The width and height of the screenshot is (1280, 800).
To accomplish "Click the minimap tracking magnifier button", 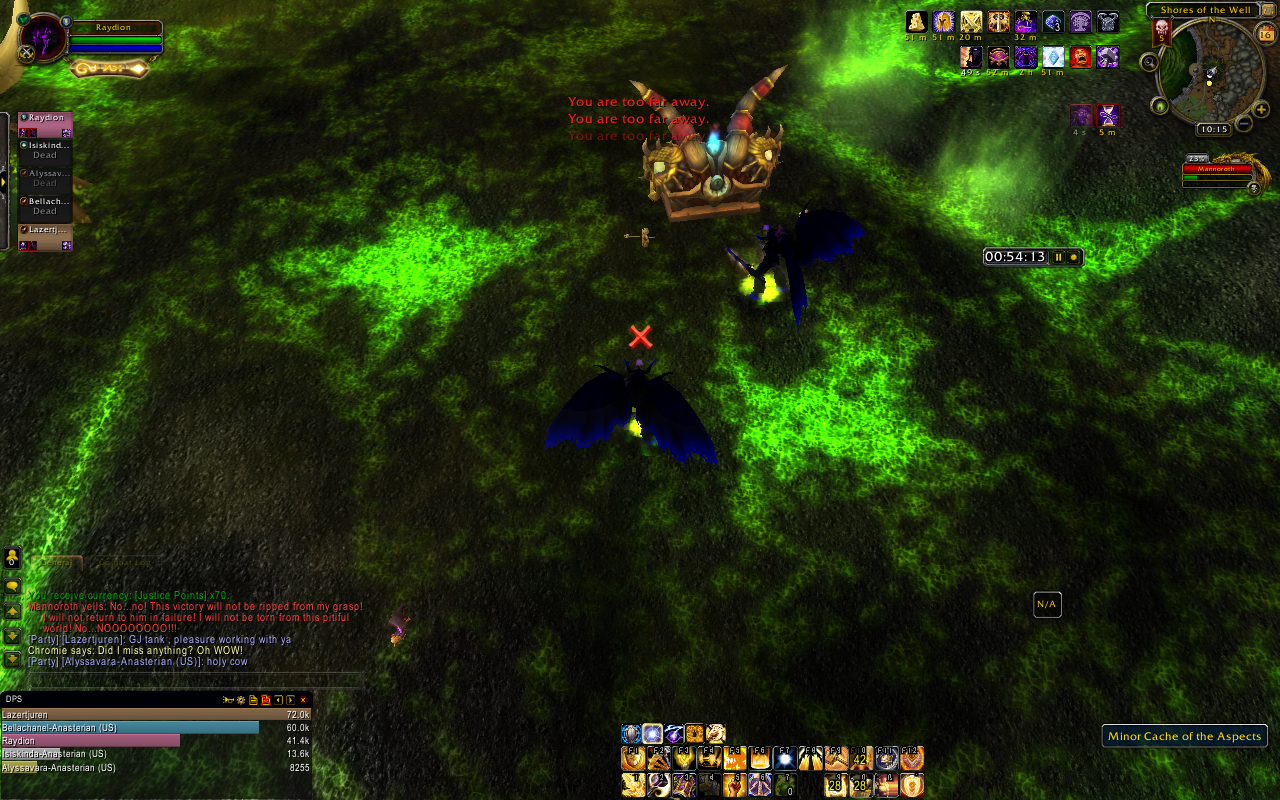I will pos(1149,62).
